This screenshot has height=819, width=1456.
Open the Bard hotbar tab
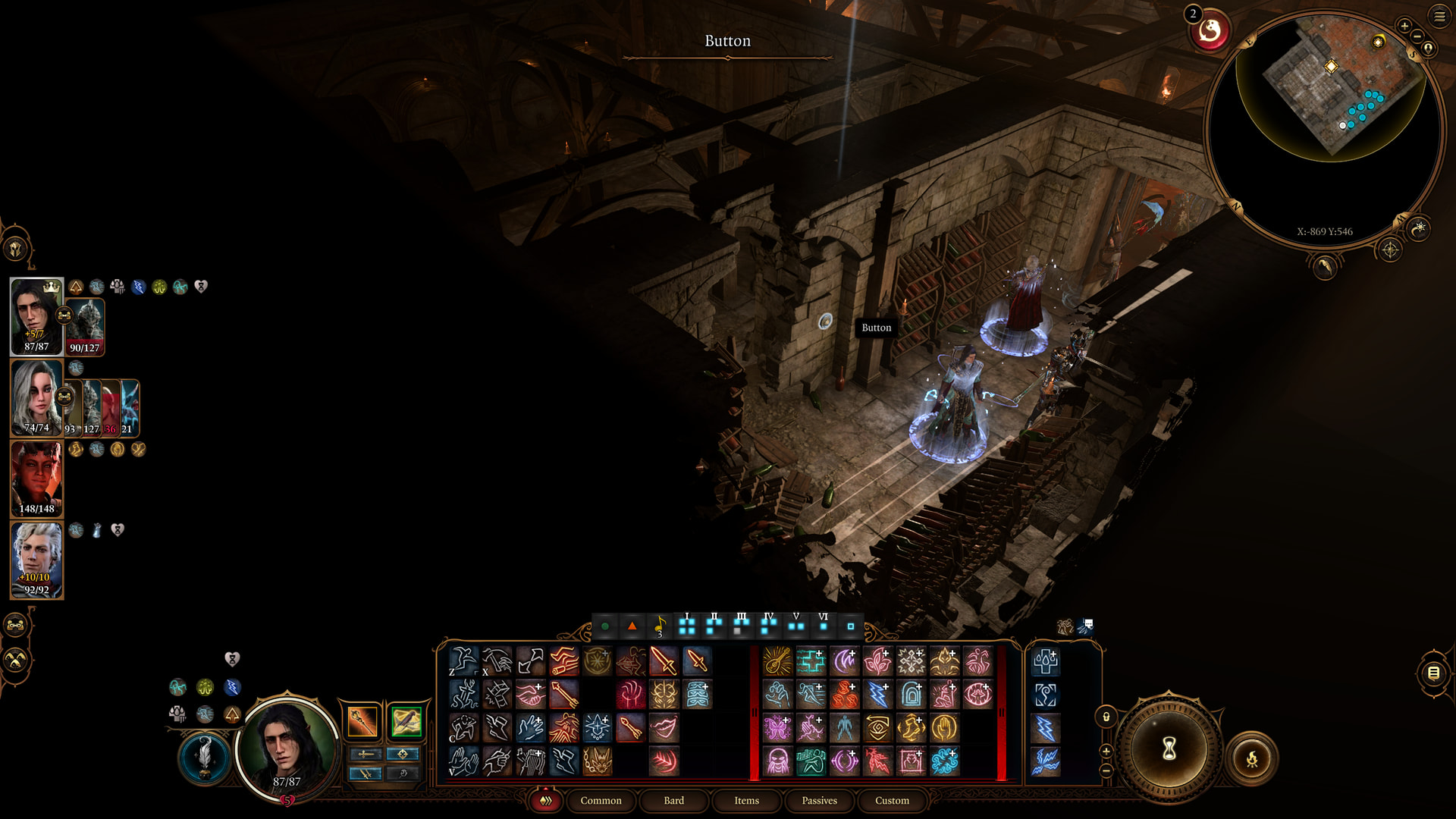click(673, 800)
